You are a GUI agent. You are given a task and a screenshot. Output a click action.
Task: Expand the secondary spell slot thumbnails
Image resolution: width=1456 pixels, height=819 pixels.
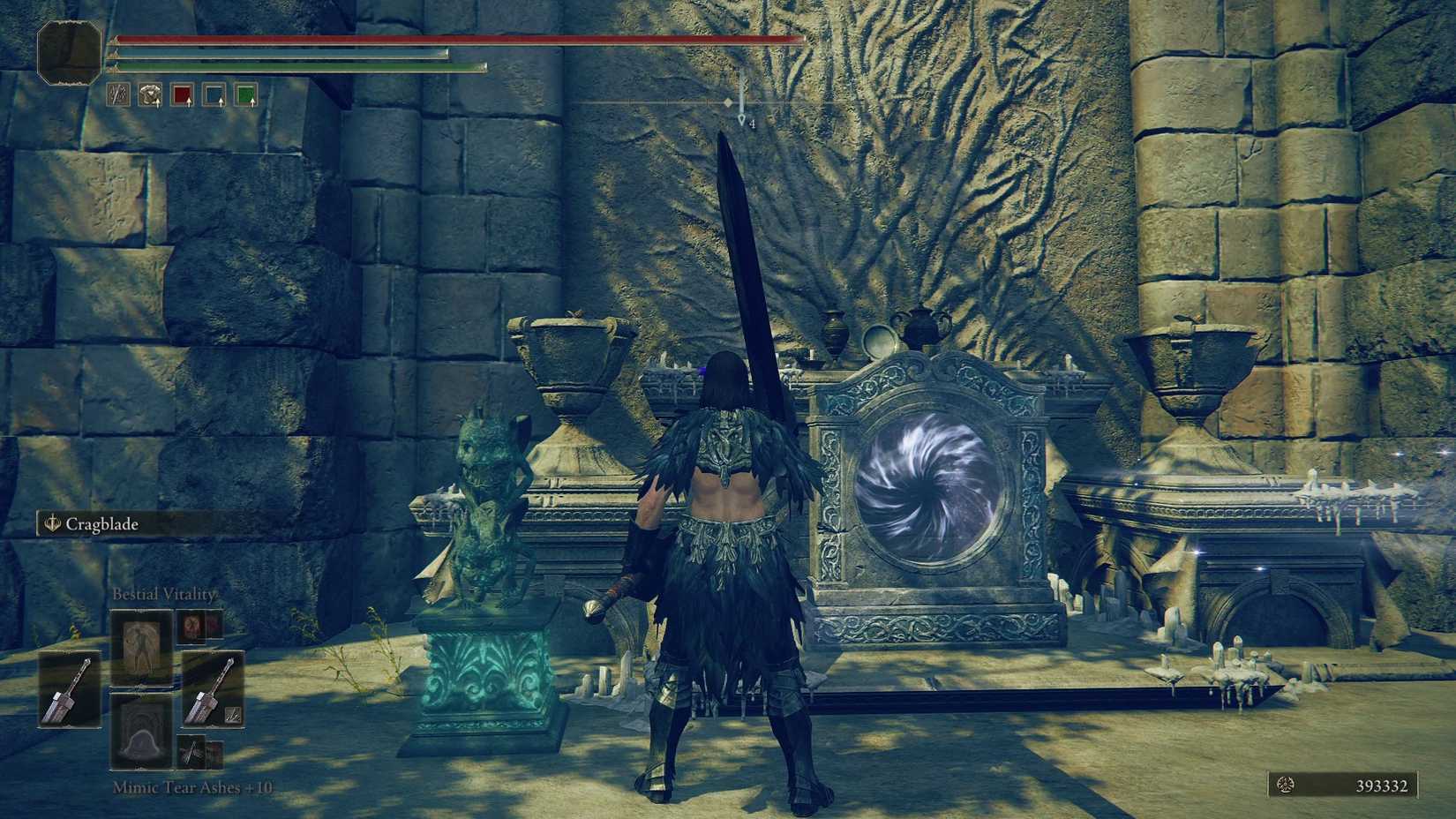point(192,628)
